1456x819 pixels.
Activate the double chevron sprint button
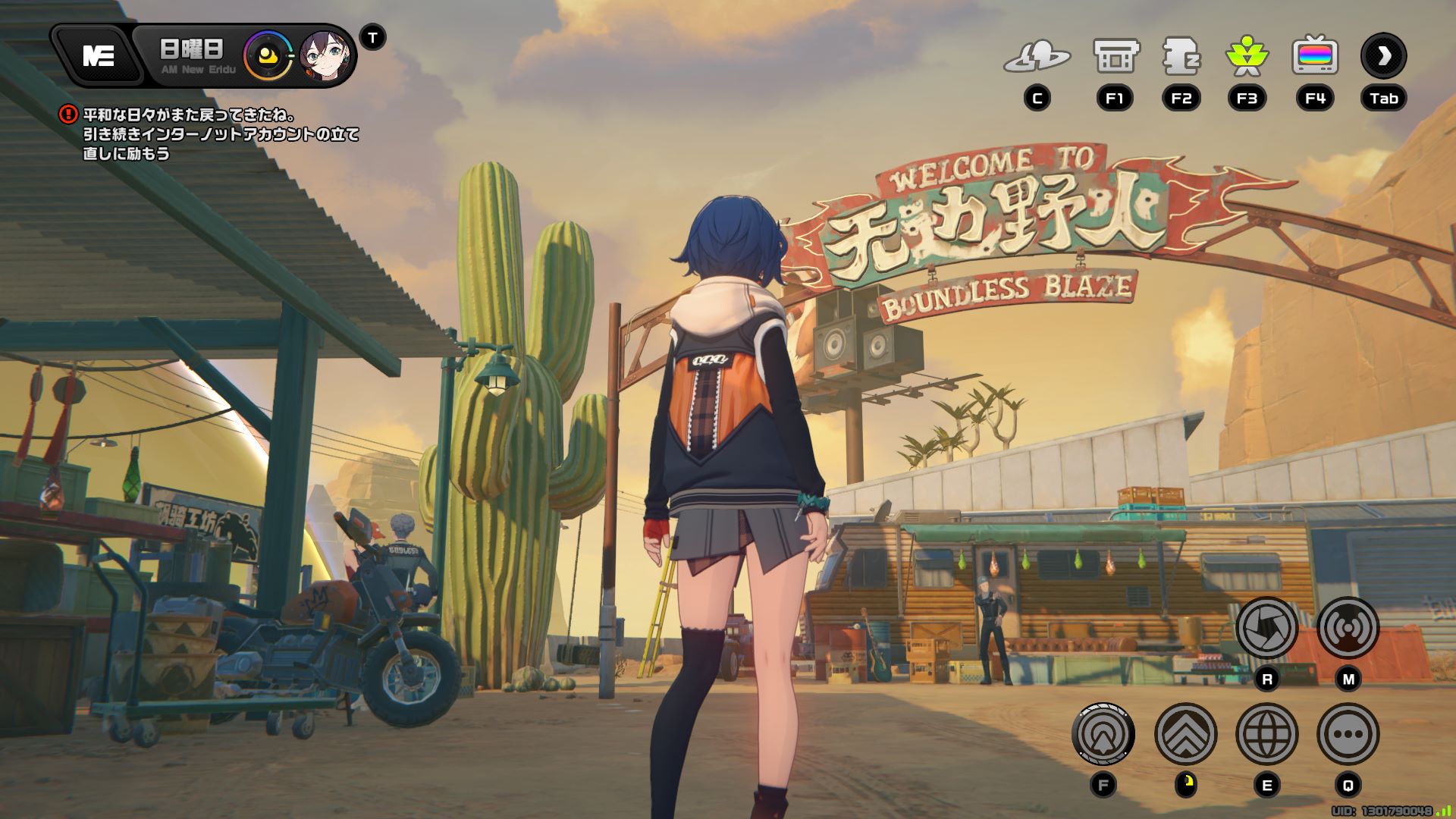point(1185,734)
